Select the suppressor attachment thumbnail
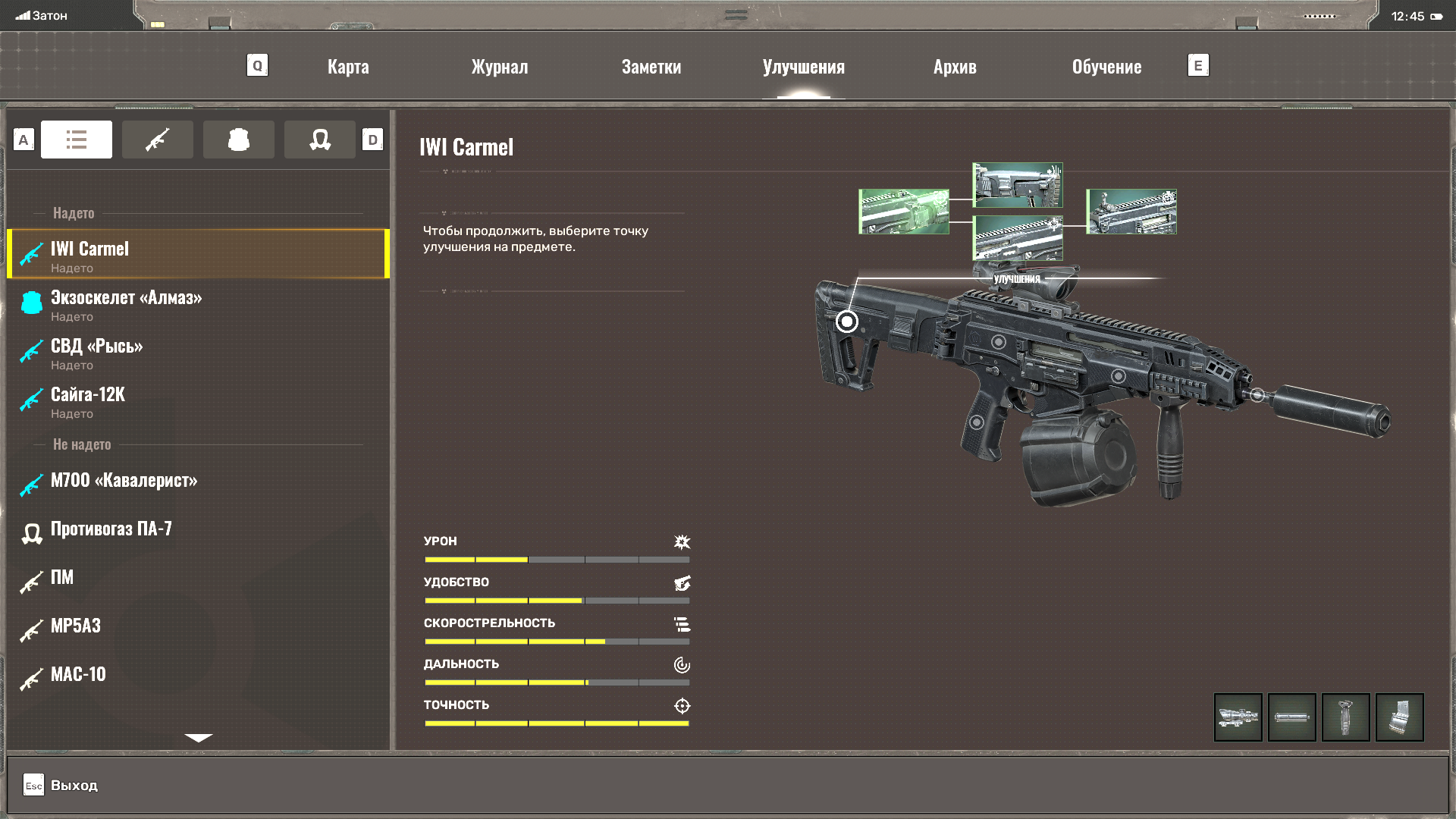Viewport: 1456px width, 819px height. point(1291,717)
